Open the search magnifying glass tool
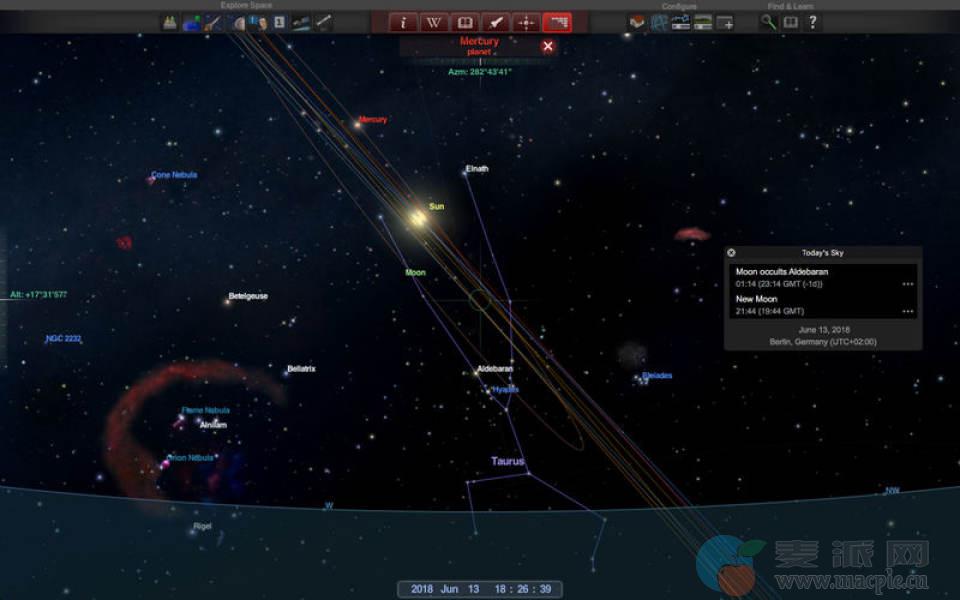The width and height of the screenshot is (960, 600). click(768, 22)
